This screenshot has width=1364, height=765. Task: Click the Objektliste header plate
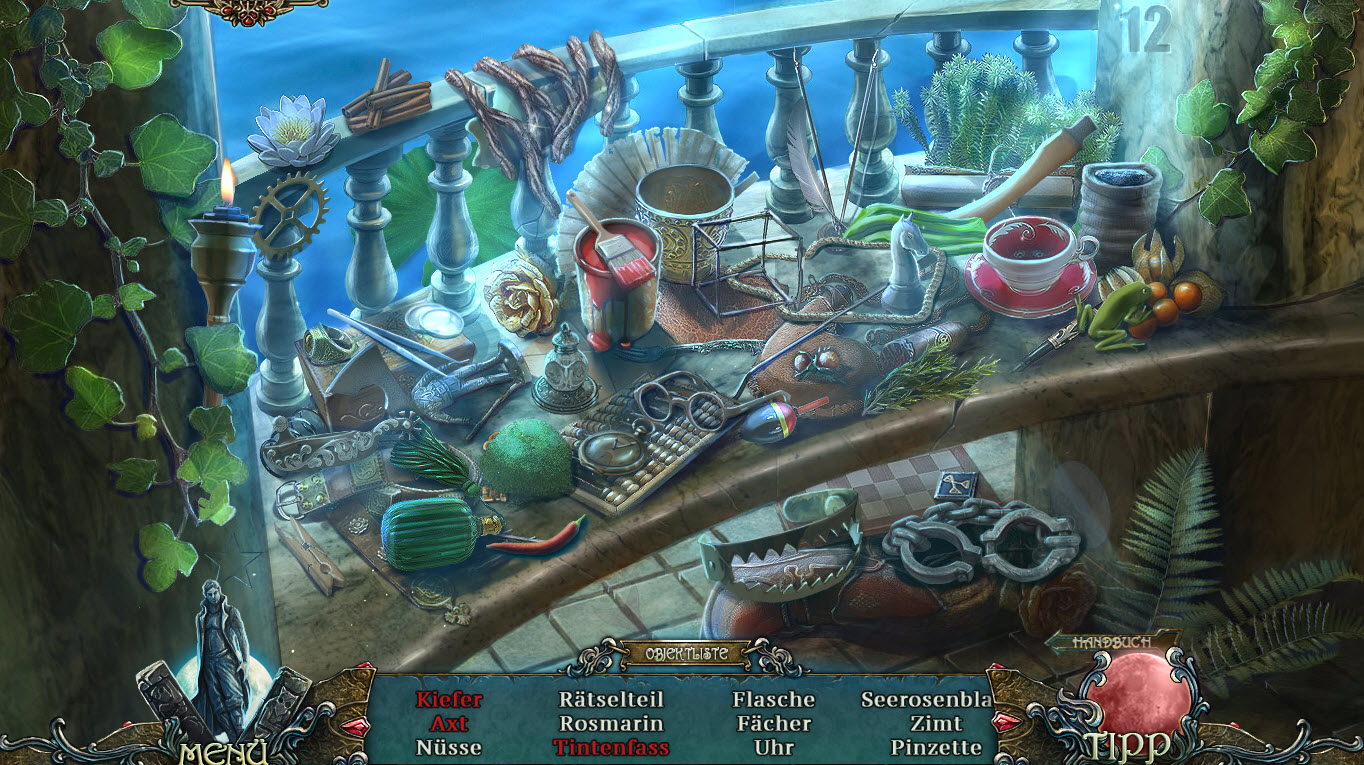[685, 655]
